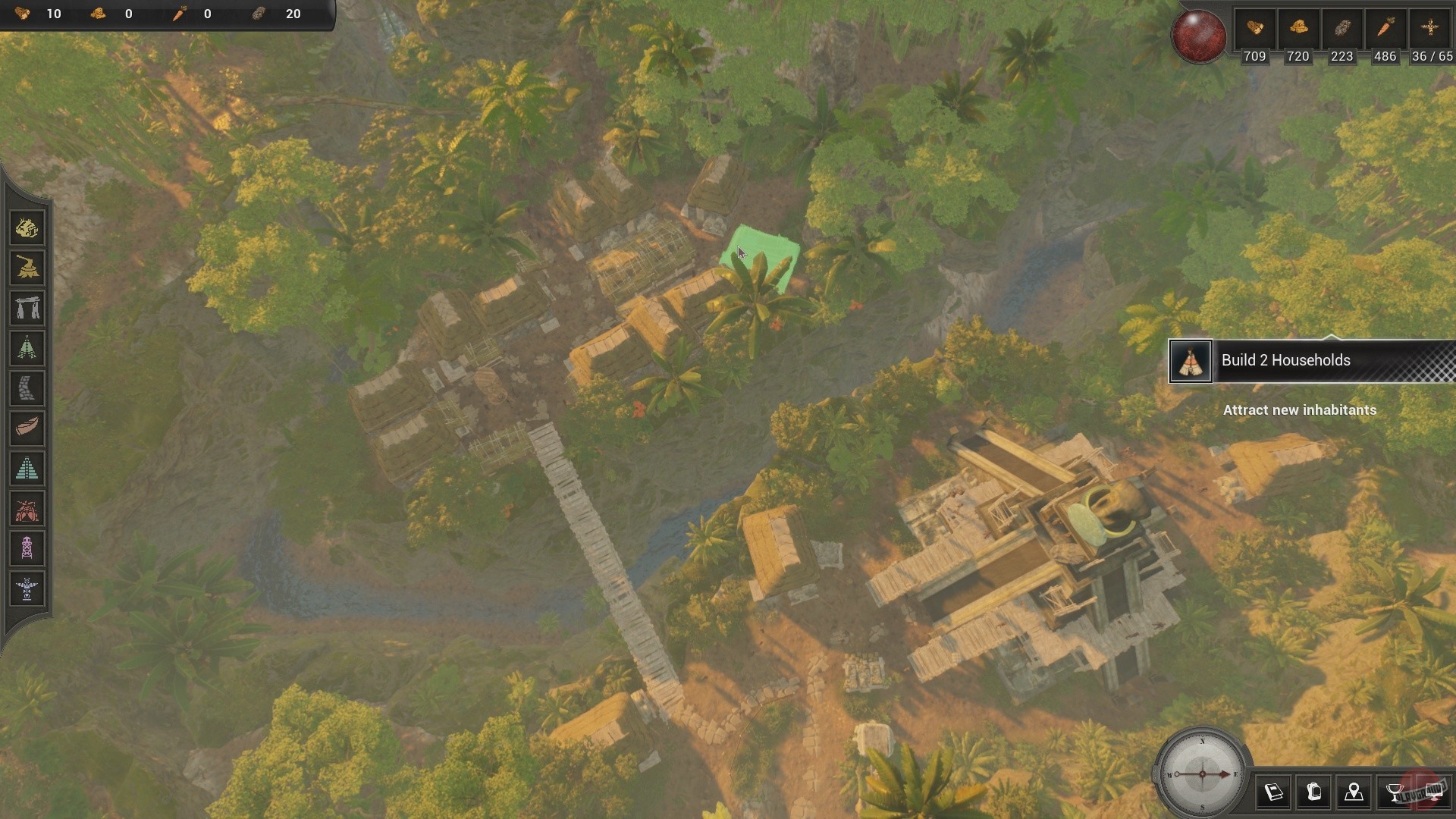The width and height of the screenshot is (1456, 819).
Task: Select the woodcutting category with axe icon
Action: (x=27, y=268)
